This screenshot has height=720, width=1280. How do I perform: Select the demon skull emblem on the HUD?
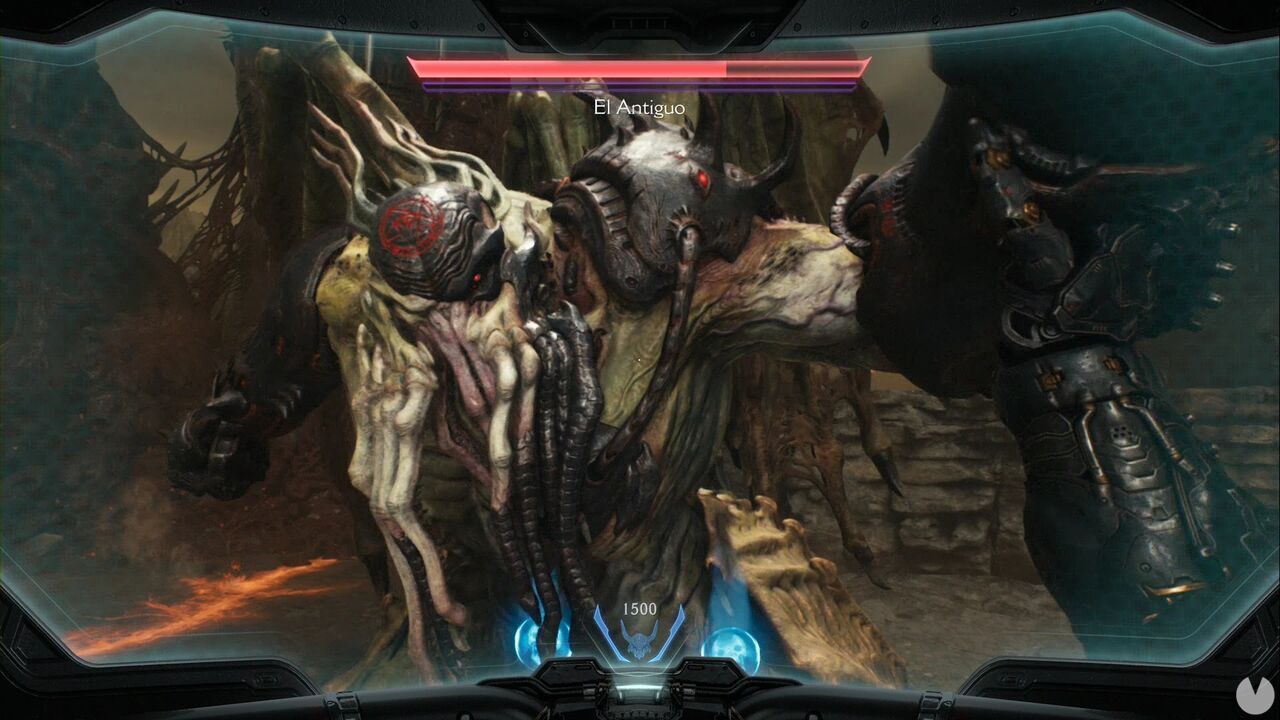point(640,640)
